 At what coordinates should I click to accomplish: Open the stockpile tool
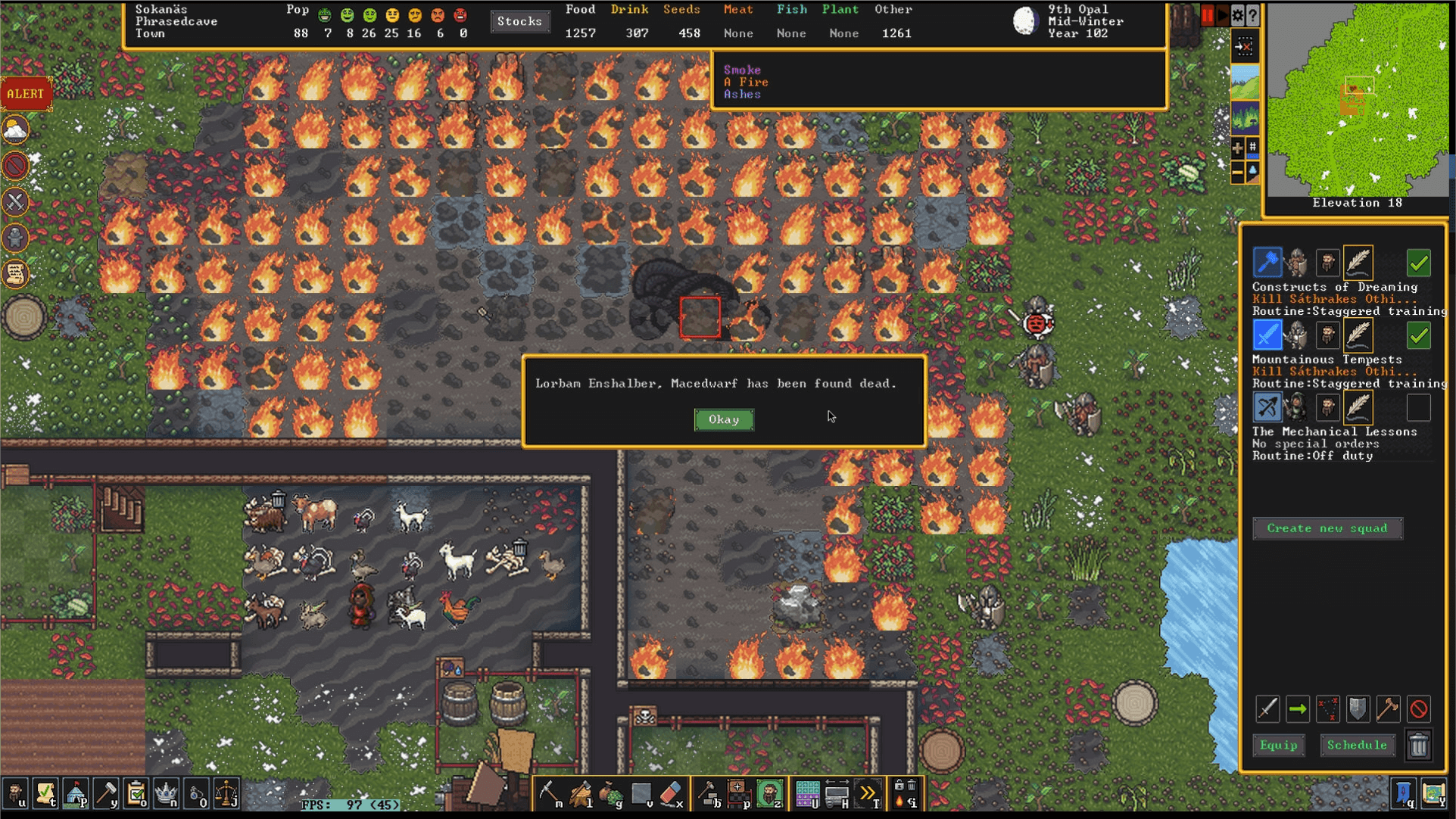738,794
